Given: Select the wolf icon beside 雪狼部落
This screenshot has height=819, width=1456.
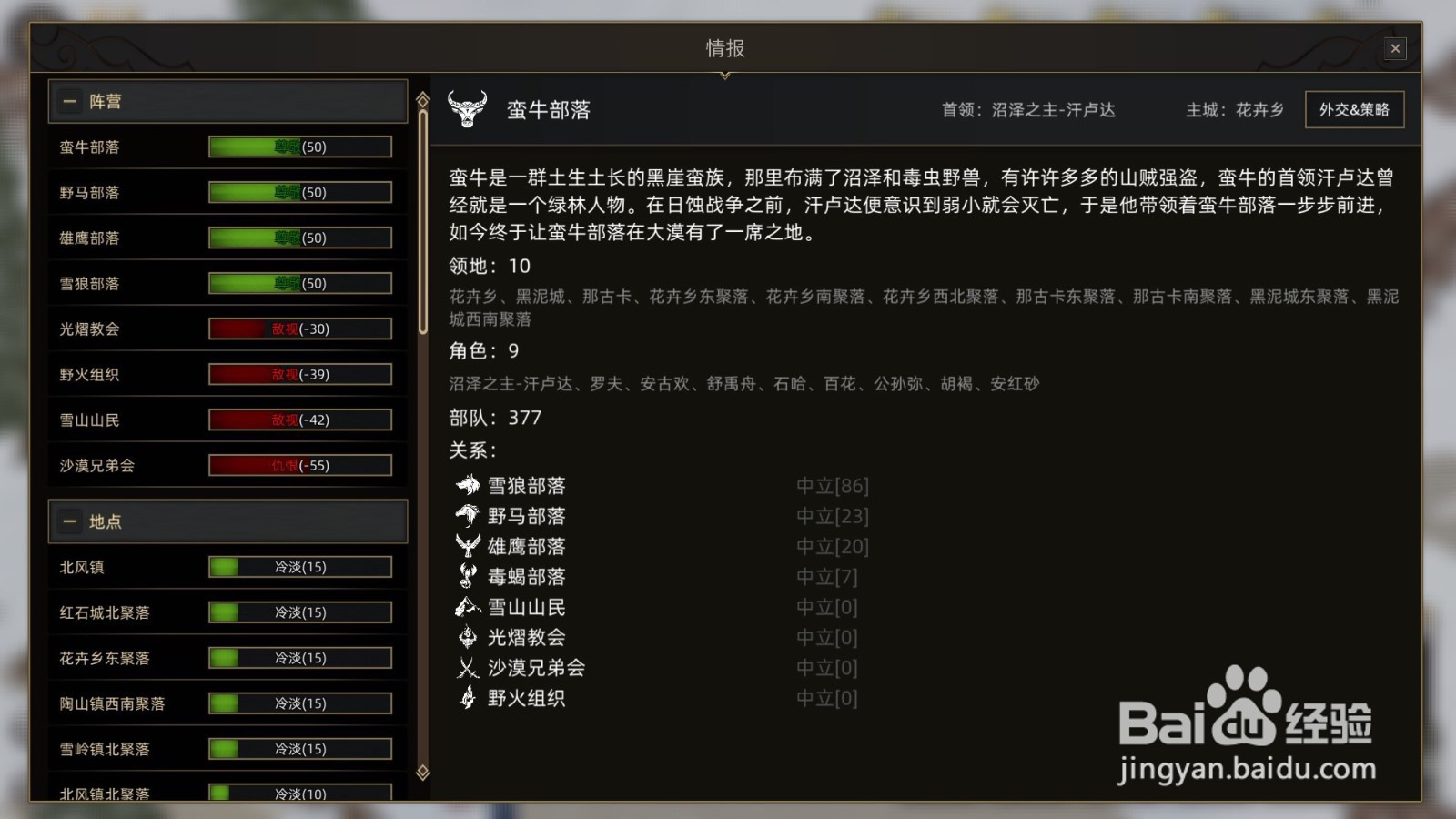Looking at the screenshot, I should [x=467, y=485].
